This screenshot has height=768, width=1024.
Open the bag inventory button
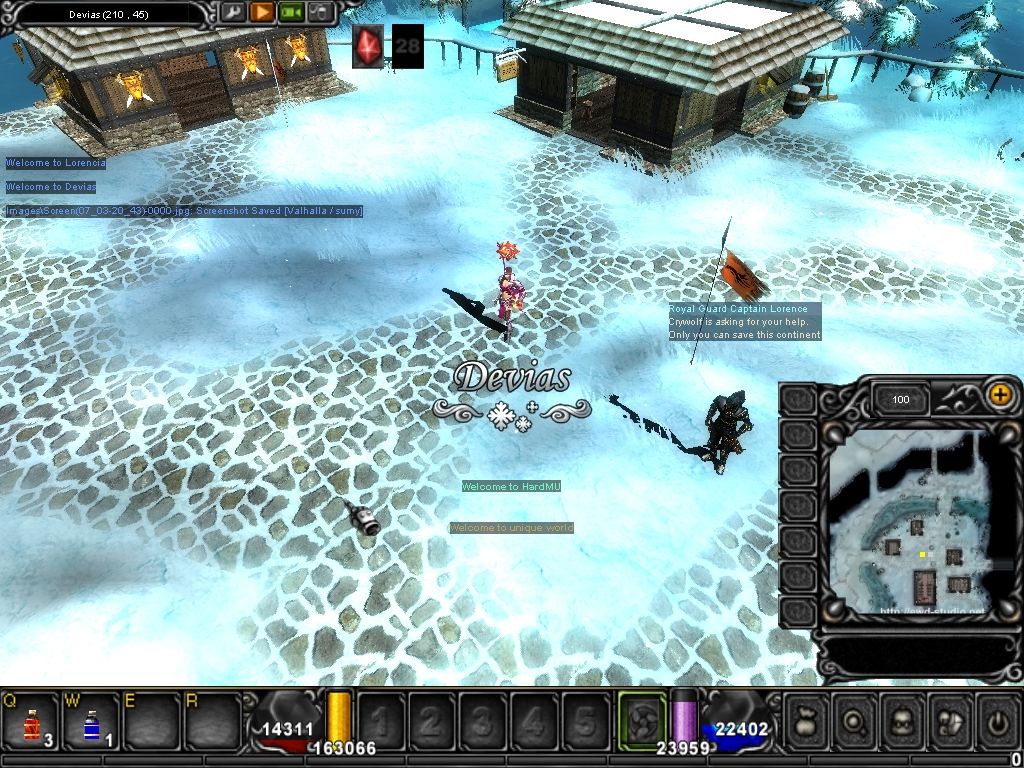tap(808, 719)
